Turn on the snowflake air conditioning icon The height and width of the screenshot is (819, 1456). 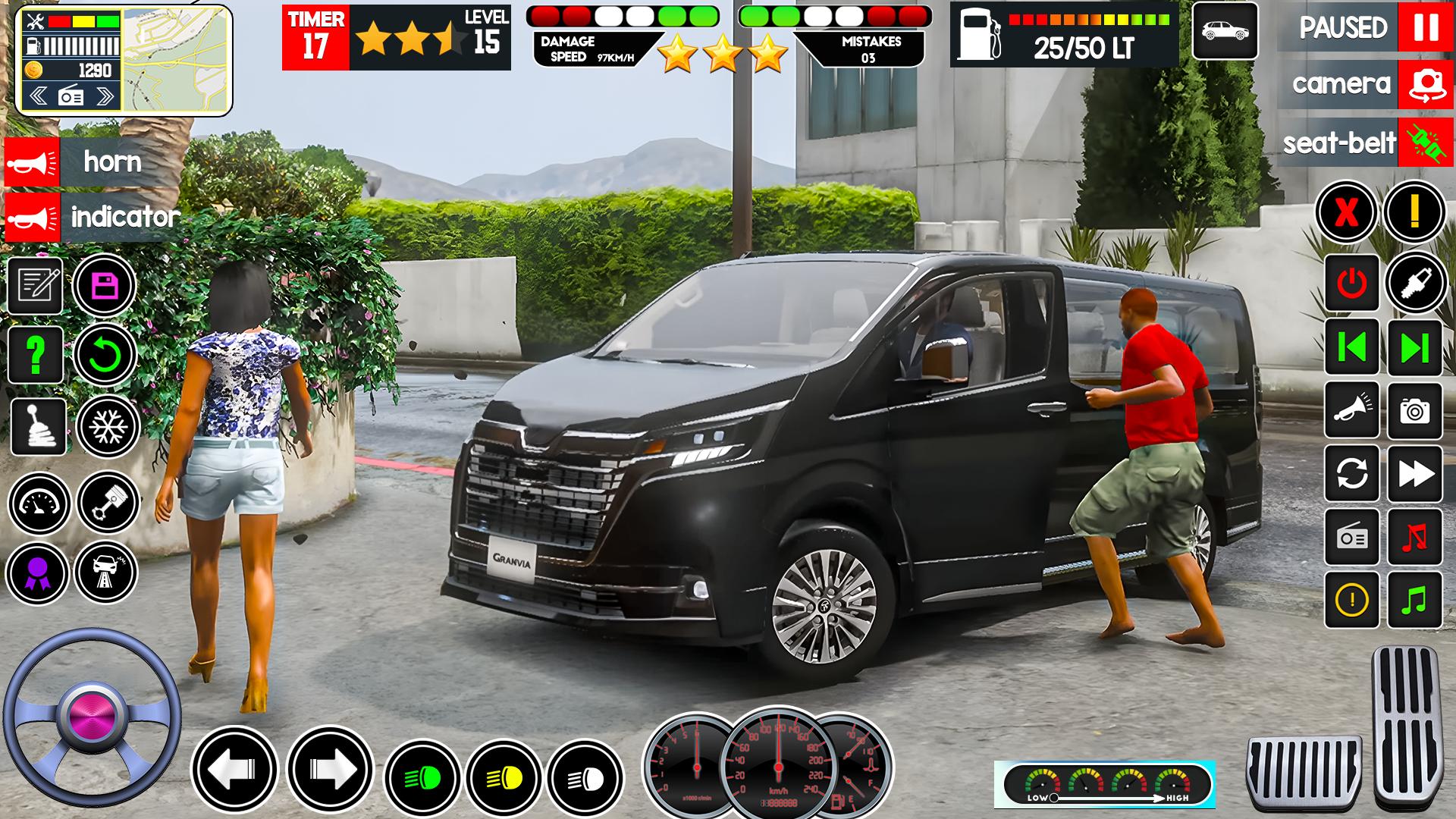tap(108, 426)
